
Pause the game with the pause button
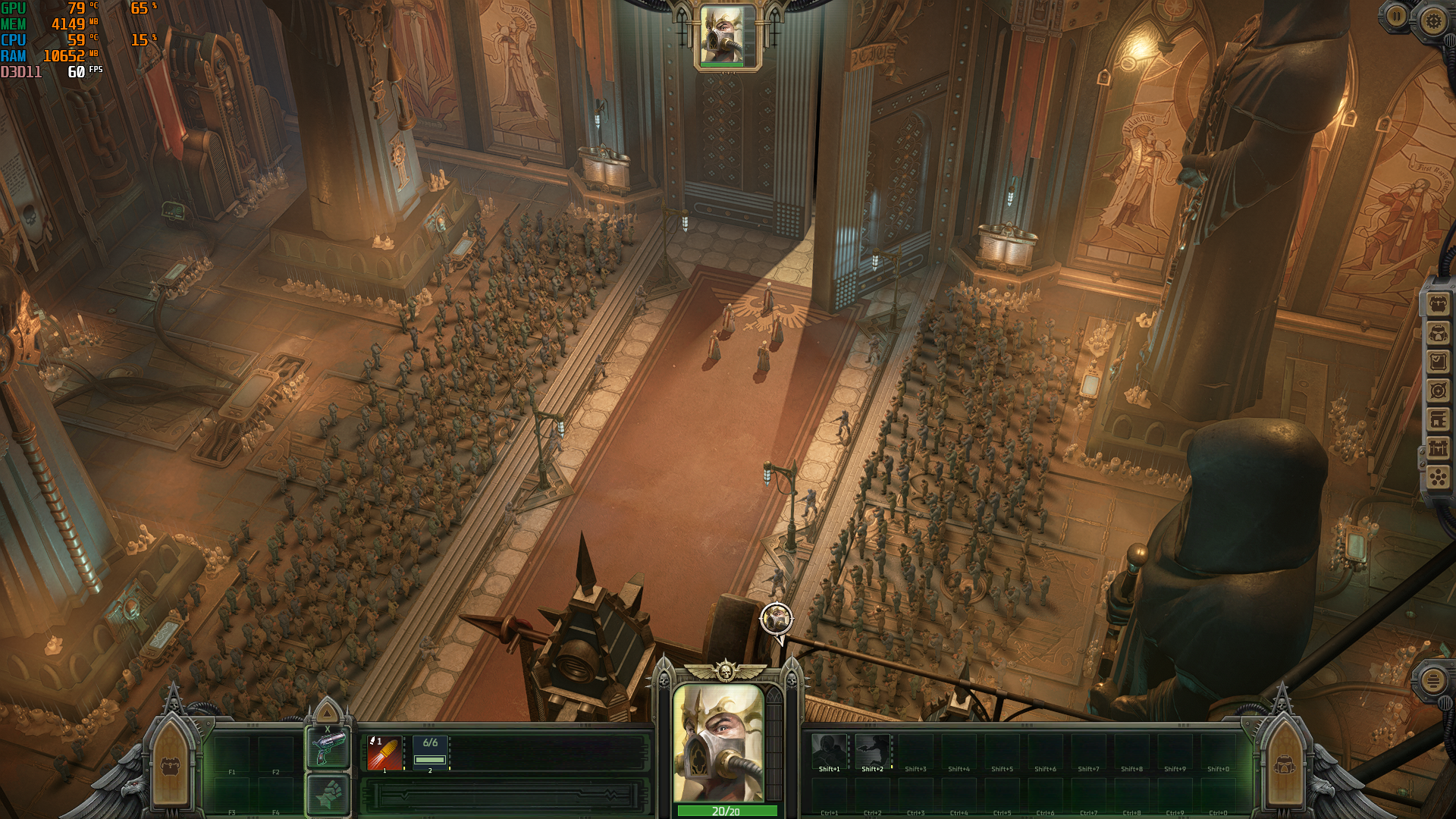coord(1396,16)
